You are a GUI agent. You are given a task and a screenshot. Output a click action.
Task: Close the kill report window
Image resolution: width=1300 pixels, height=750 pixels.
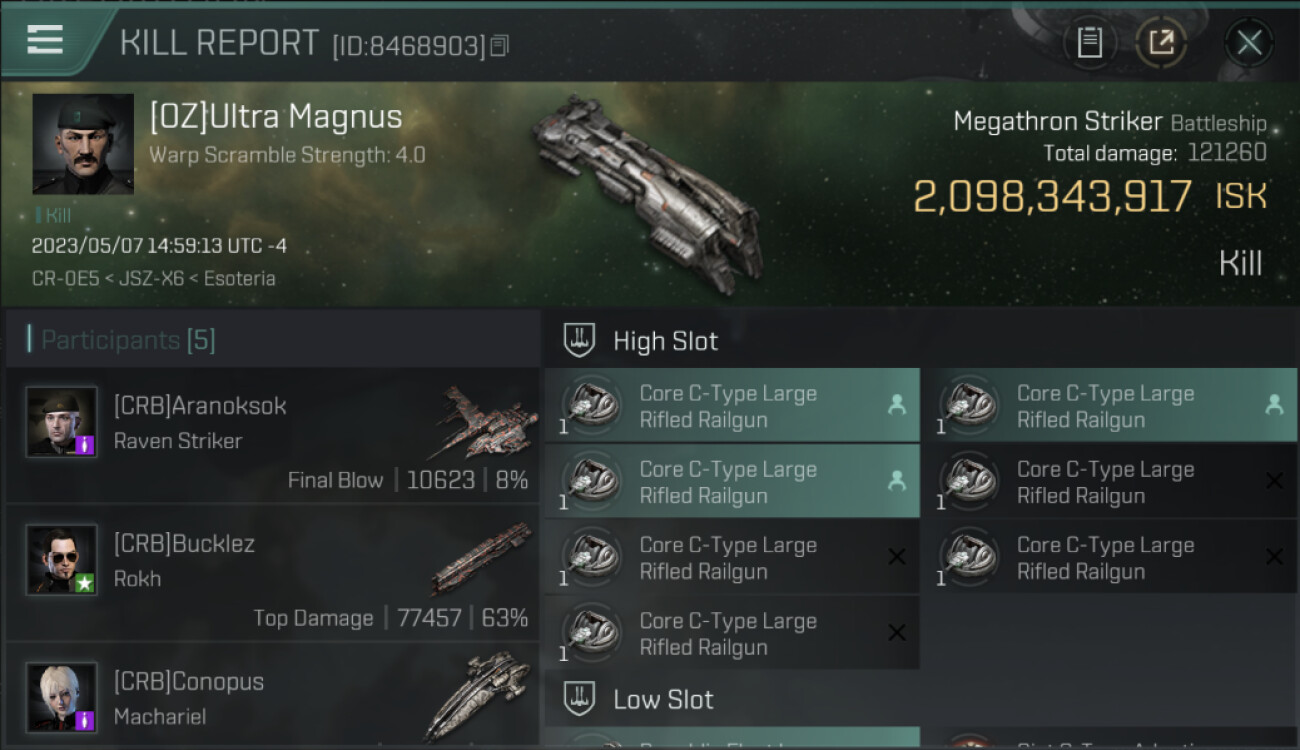click(1249, 43)
